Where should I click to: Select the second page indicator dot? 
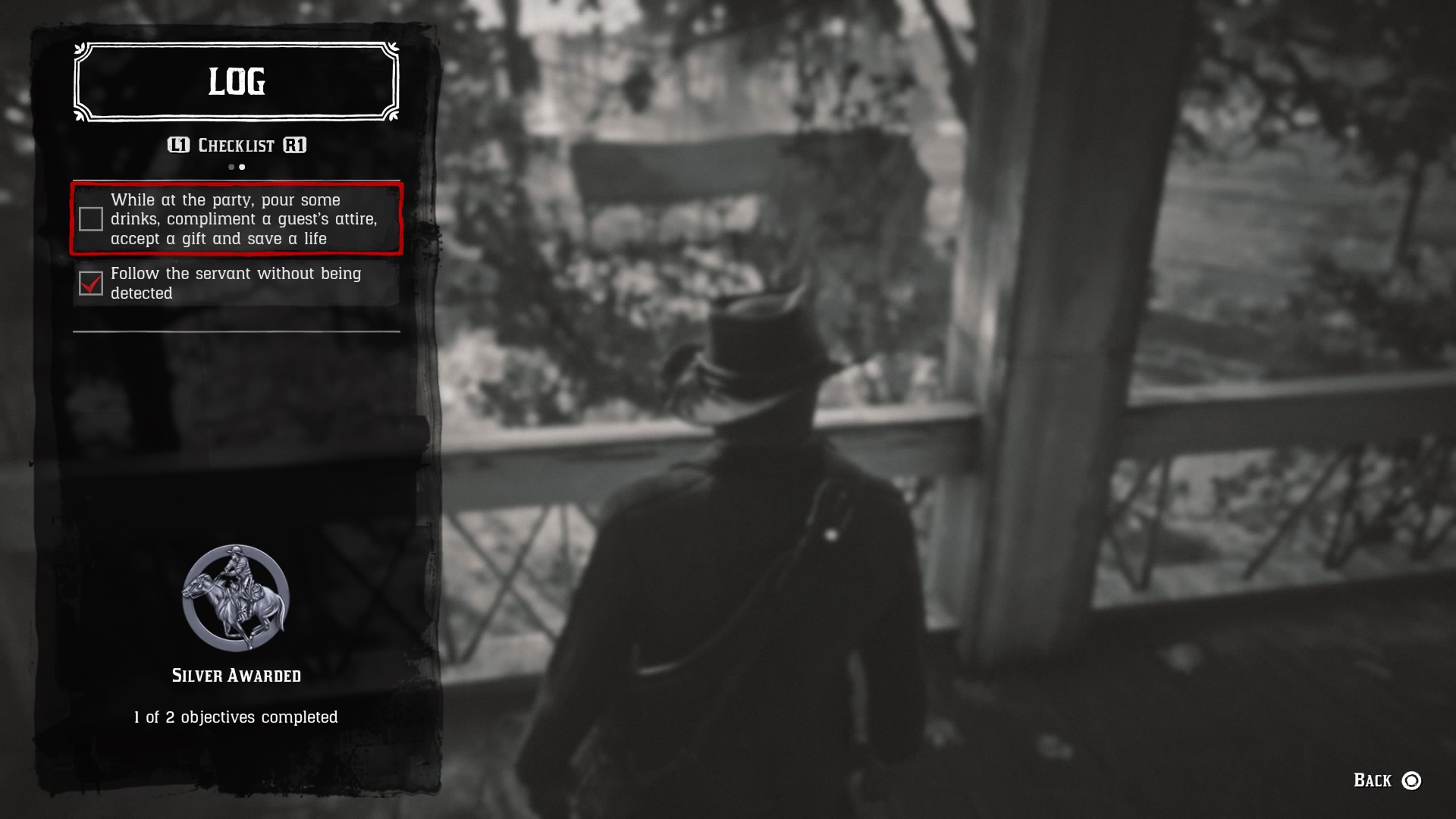click(242, 167)
